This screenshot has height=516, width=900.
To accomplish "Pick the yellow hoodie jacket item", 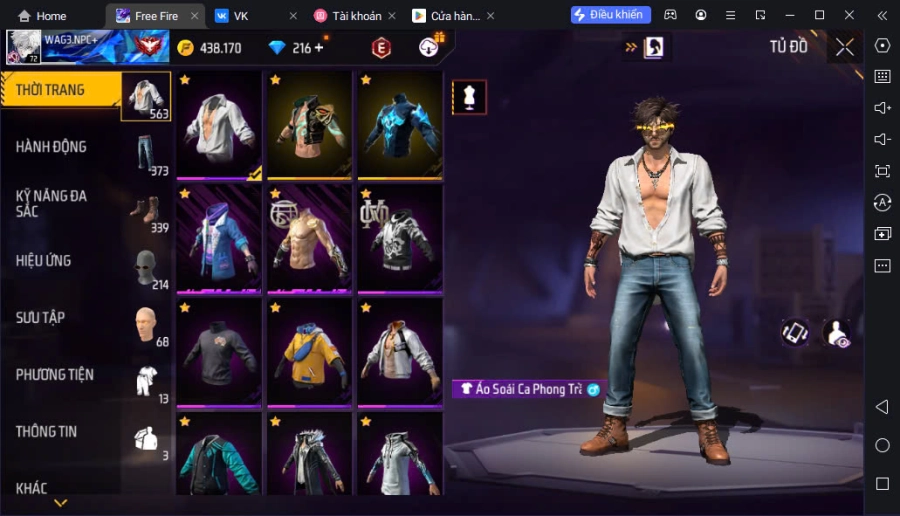I will click(310, 352).
